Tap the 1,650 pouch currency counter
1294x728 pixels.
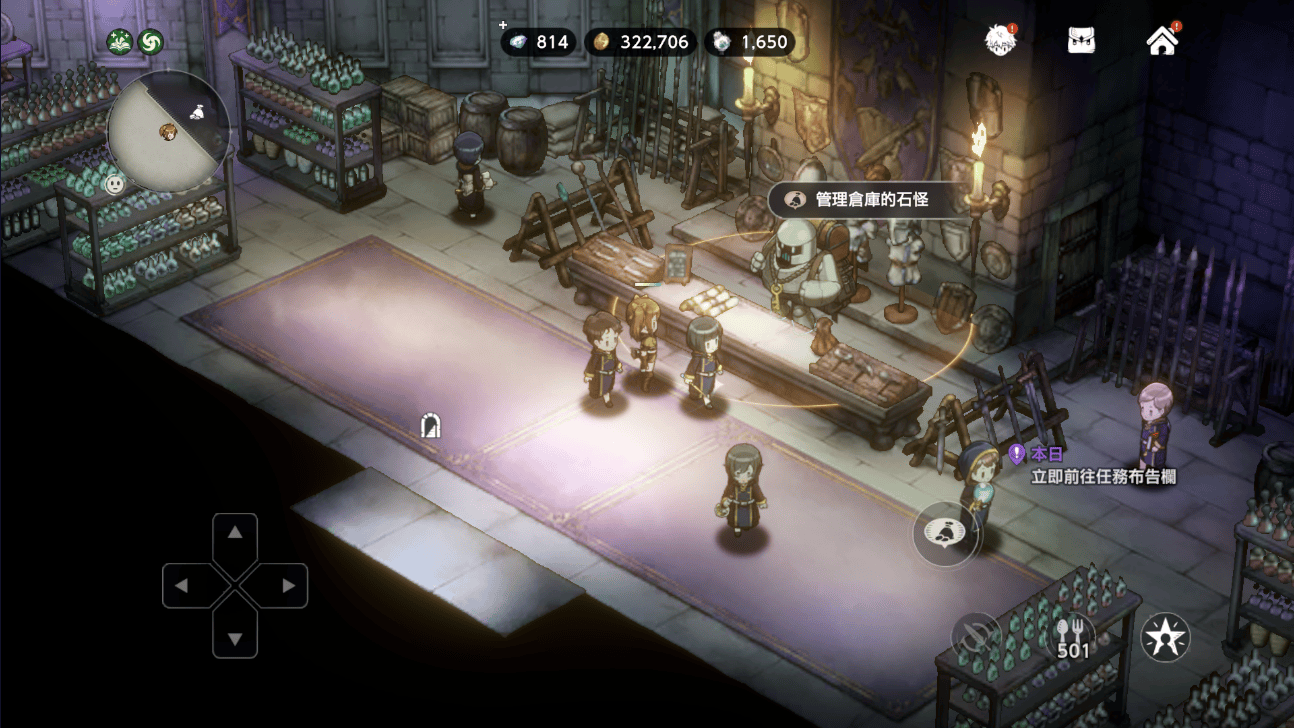point(749,42)
